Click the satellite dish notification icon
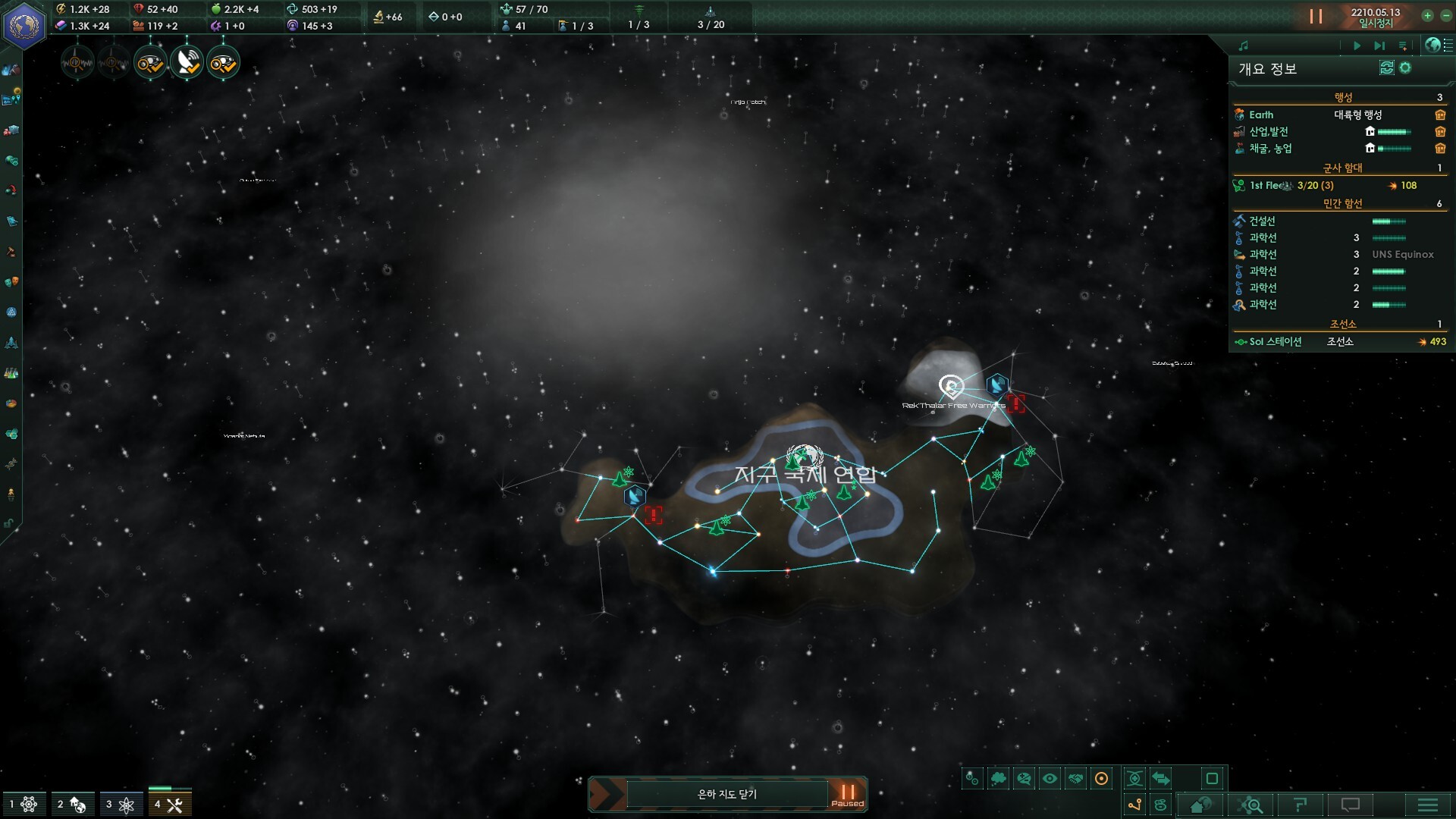The height and width of the screenshot is (819, 1456). click(187, 63)
